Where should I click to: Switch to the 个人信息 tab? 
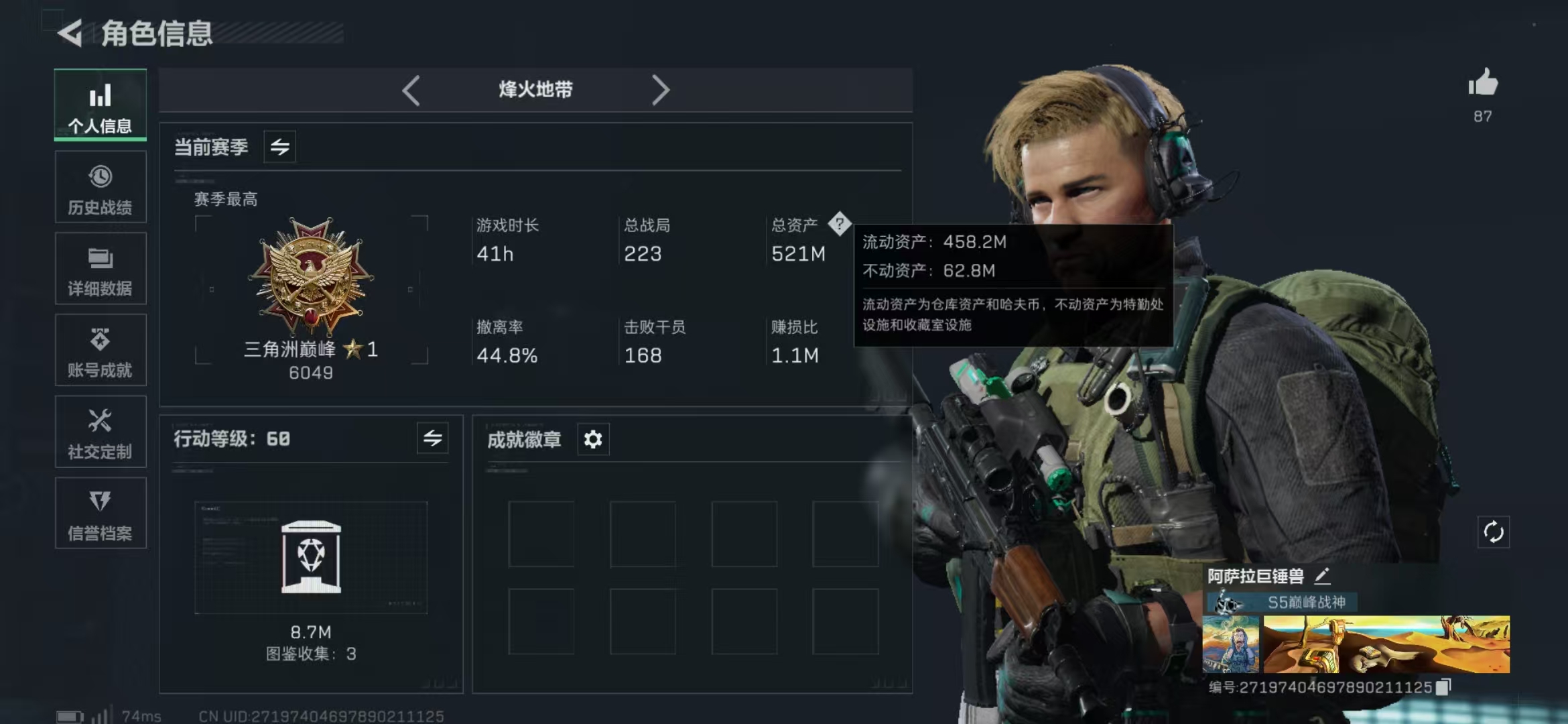coord(101,105)
